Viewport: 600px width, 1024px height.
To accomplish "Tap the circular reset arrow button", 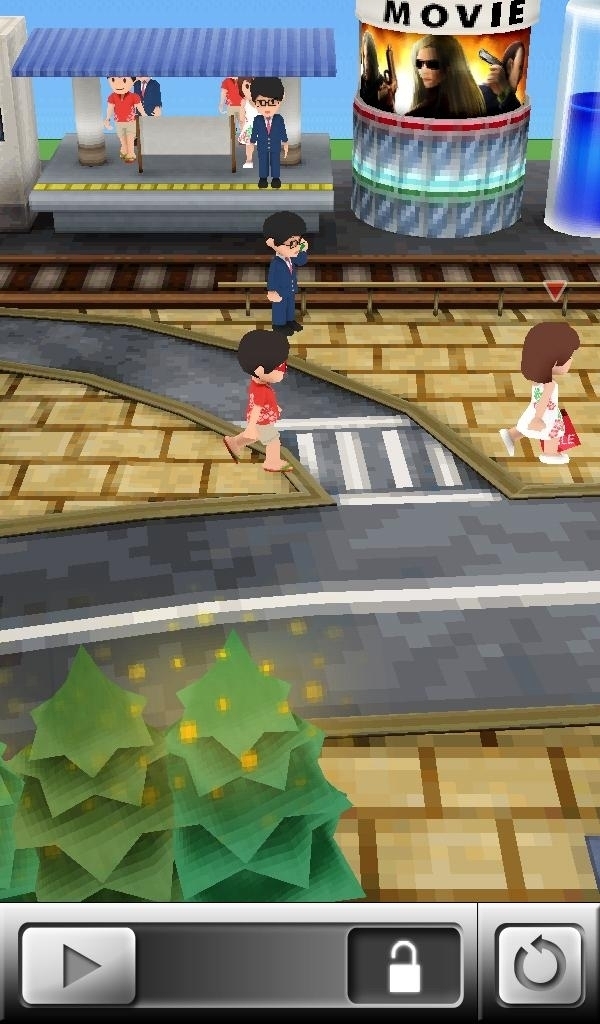I will [x=540, y=965].
